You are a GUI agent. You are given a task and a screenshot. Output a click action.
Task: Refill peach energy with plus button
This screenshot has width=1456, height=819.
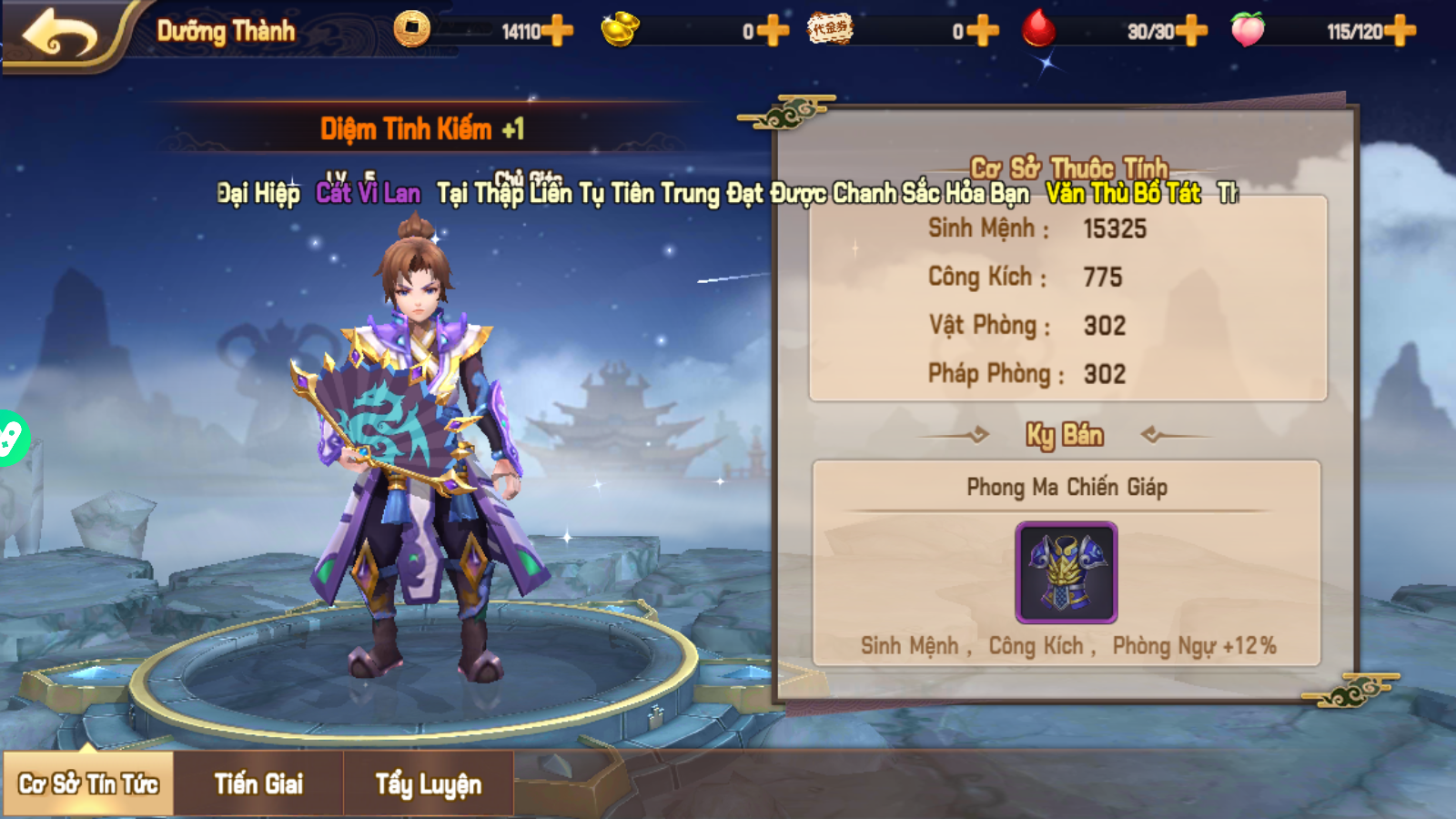pos(1400,31)
